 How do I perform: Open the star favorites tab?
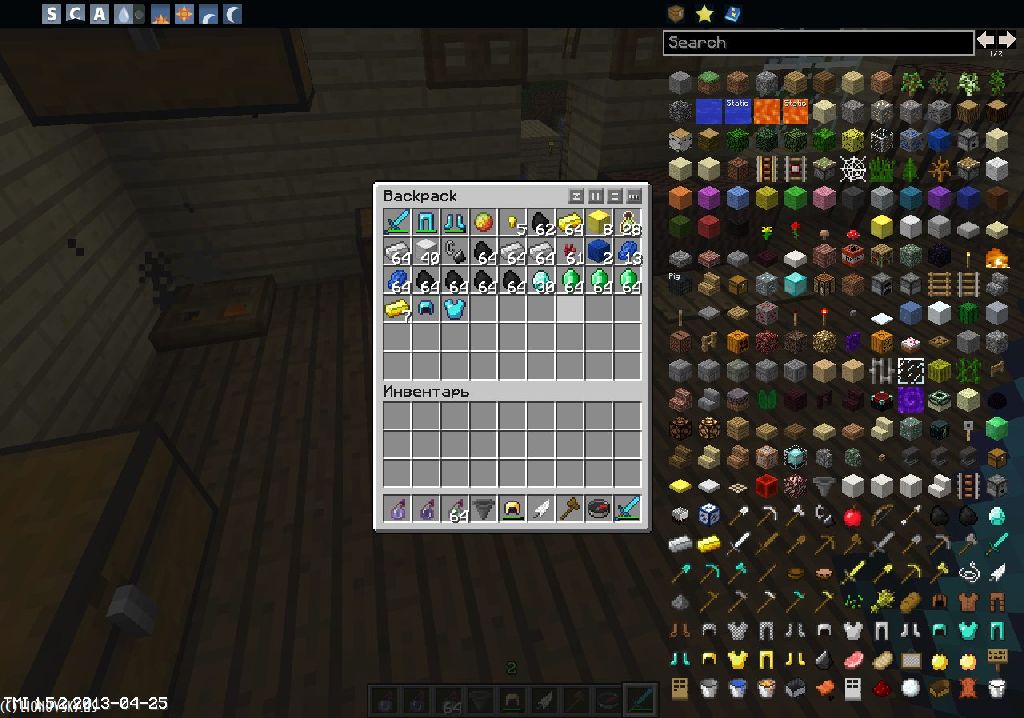[x=704, y=13]
